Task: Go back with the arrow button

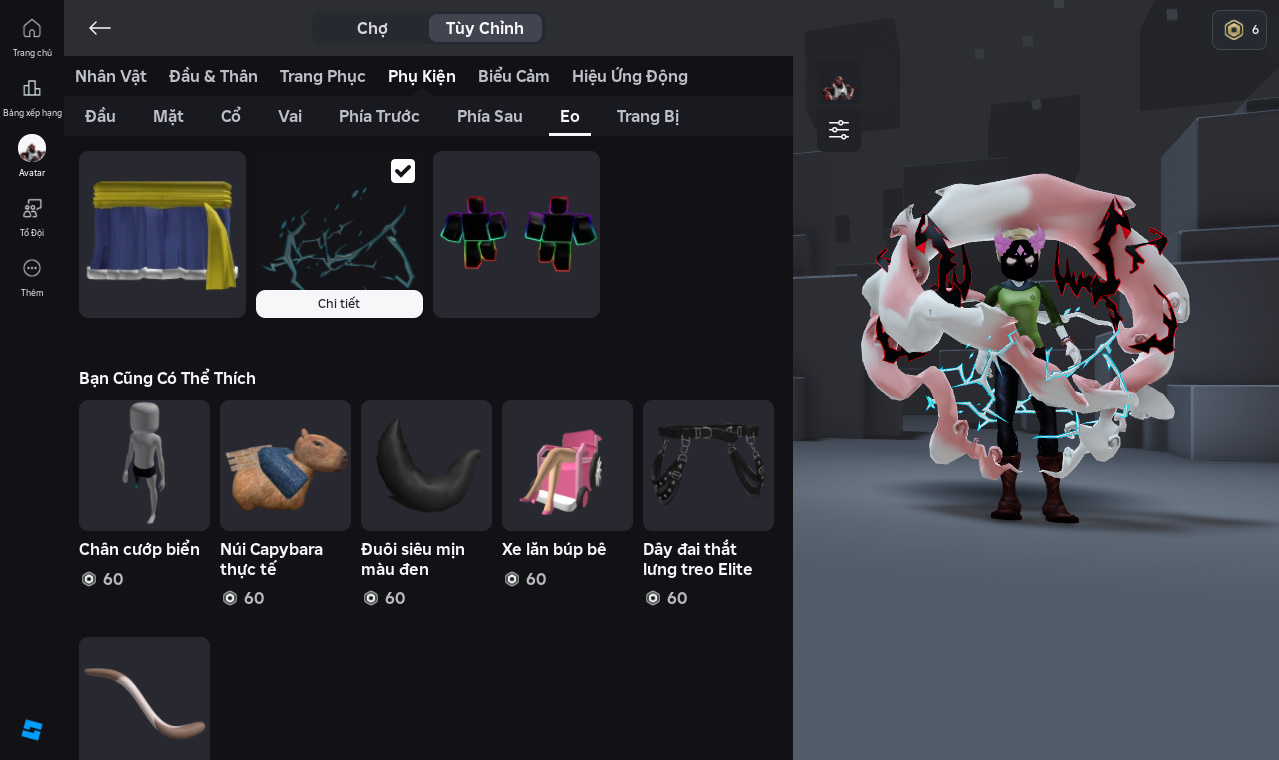Action: click(x=99, y=28)
